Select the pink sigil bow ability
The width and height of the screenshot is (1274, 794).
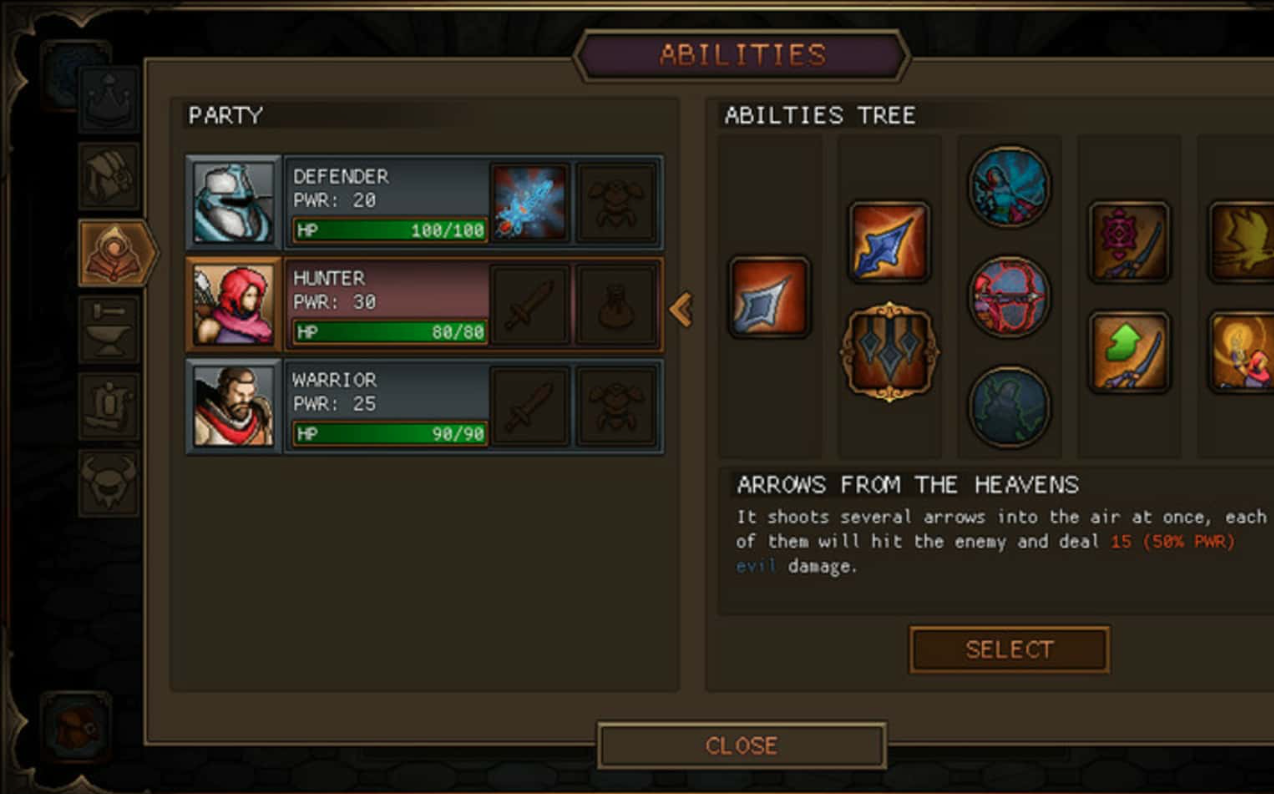tap(1129, 242)
